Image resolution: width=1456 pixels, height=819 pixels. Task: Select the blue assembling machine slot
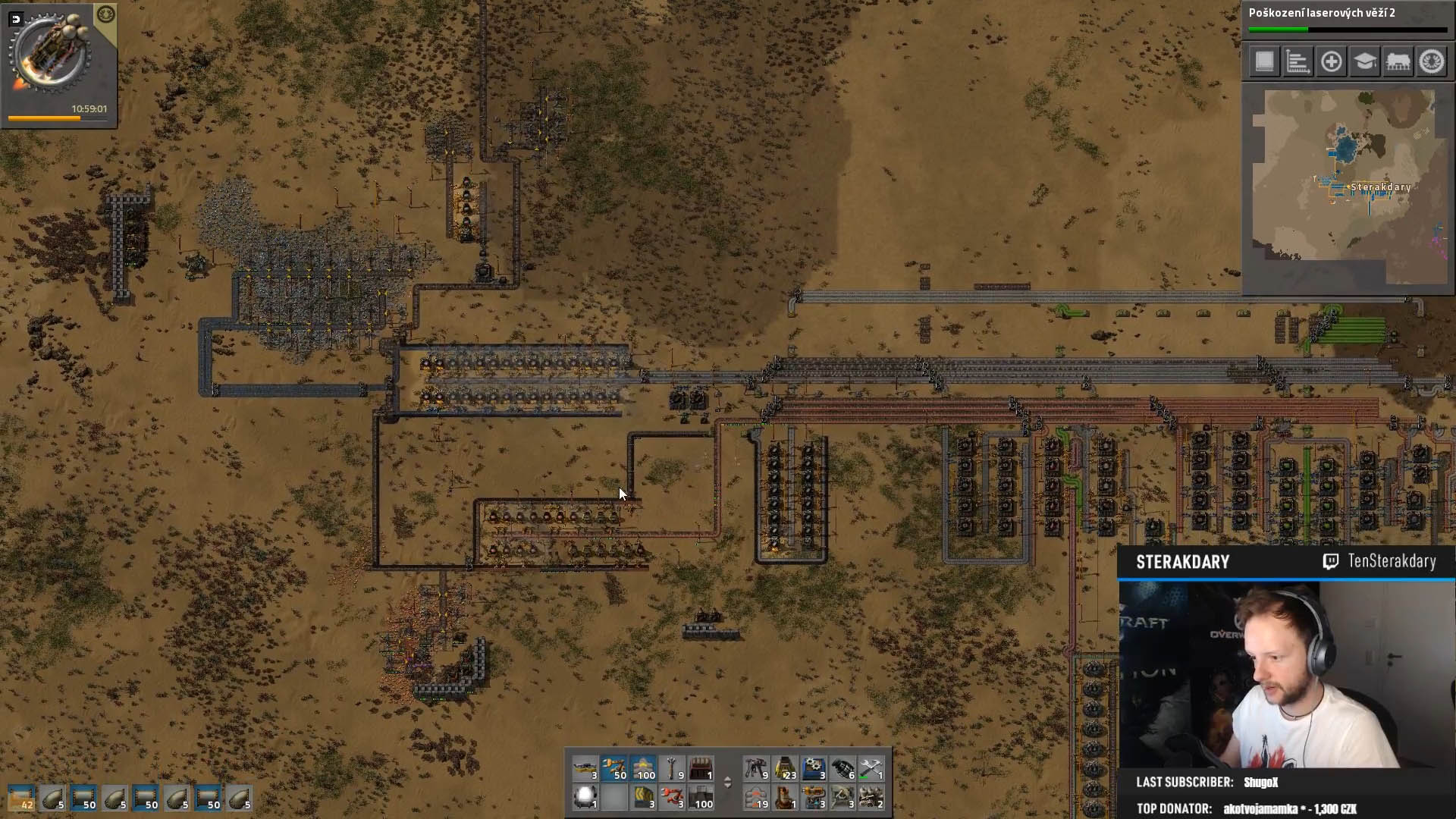click(x=813, y=768)
